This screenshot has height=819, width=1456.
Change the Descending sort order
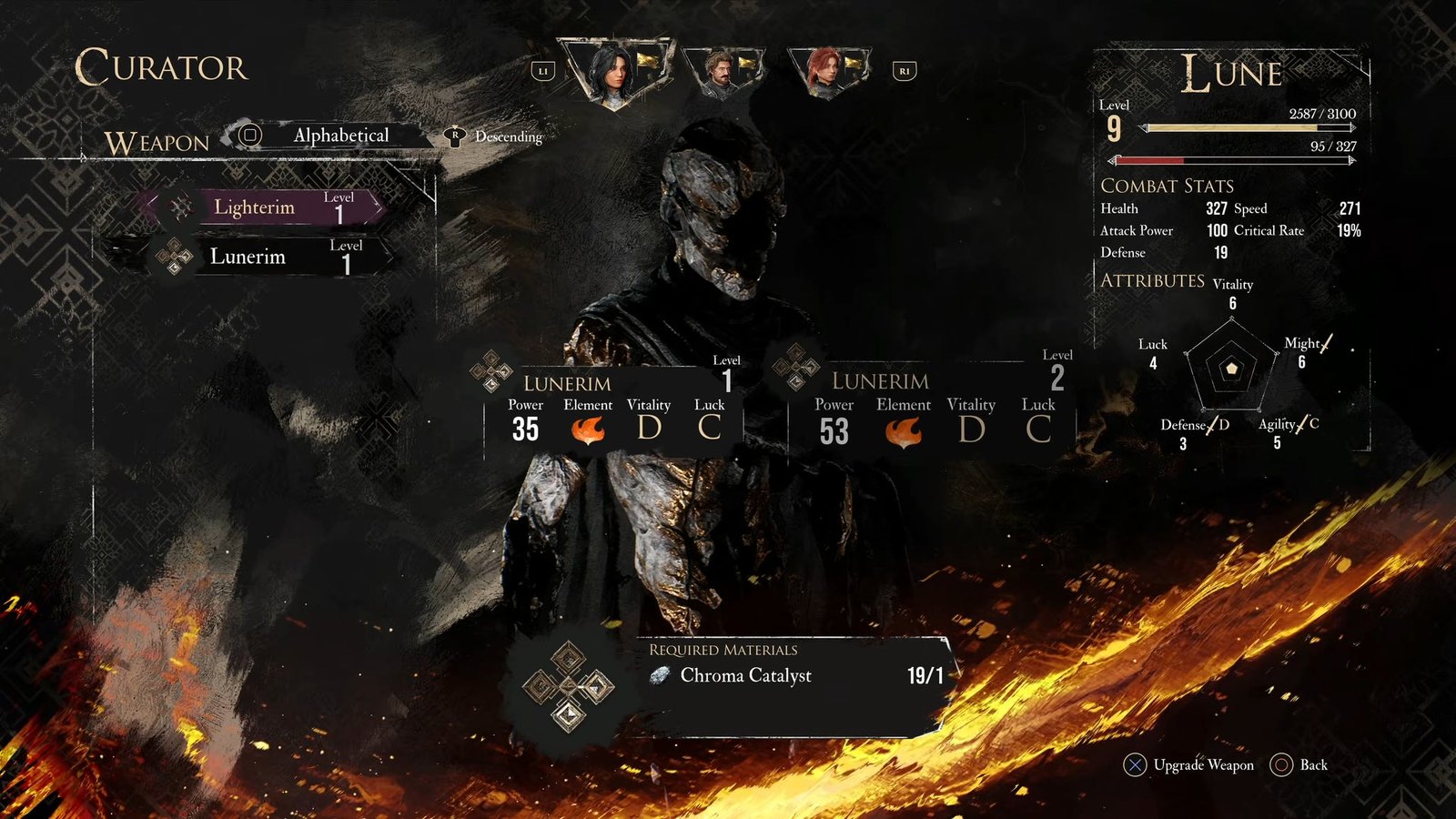506,136
